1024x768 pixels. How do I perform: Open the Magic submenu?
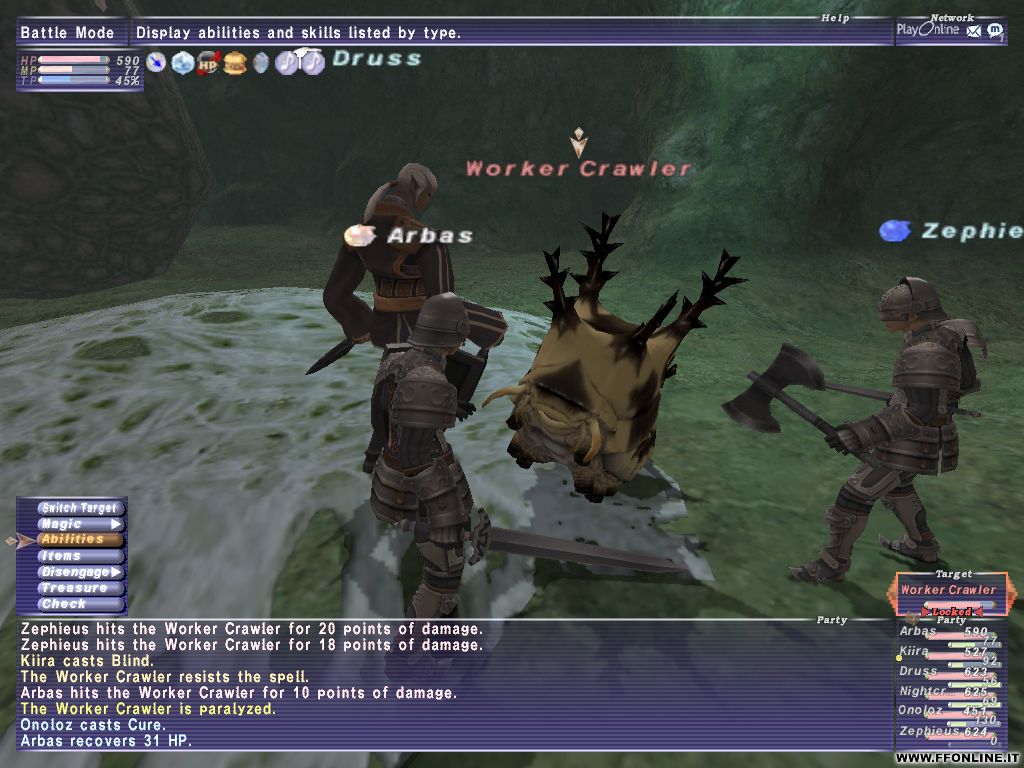click(80, 524)
